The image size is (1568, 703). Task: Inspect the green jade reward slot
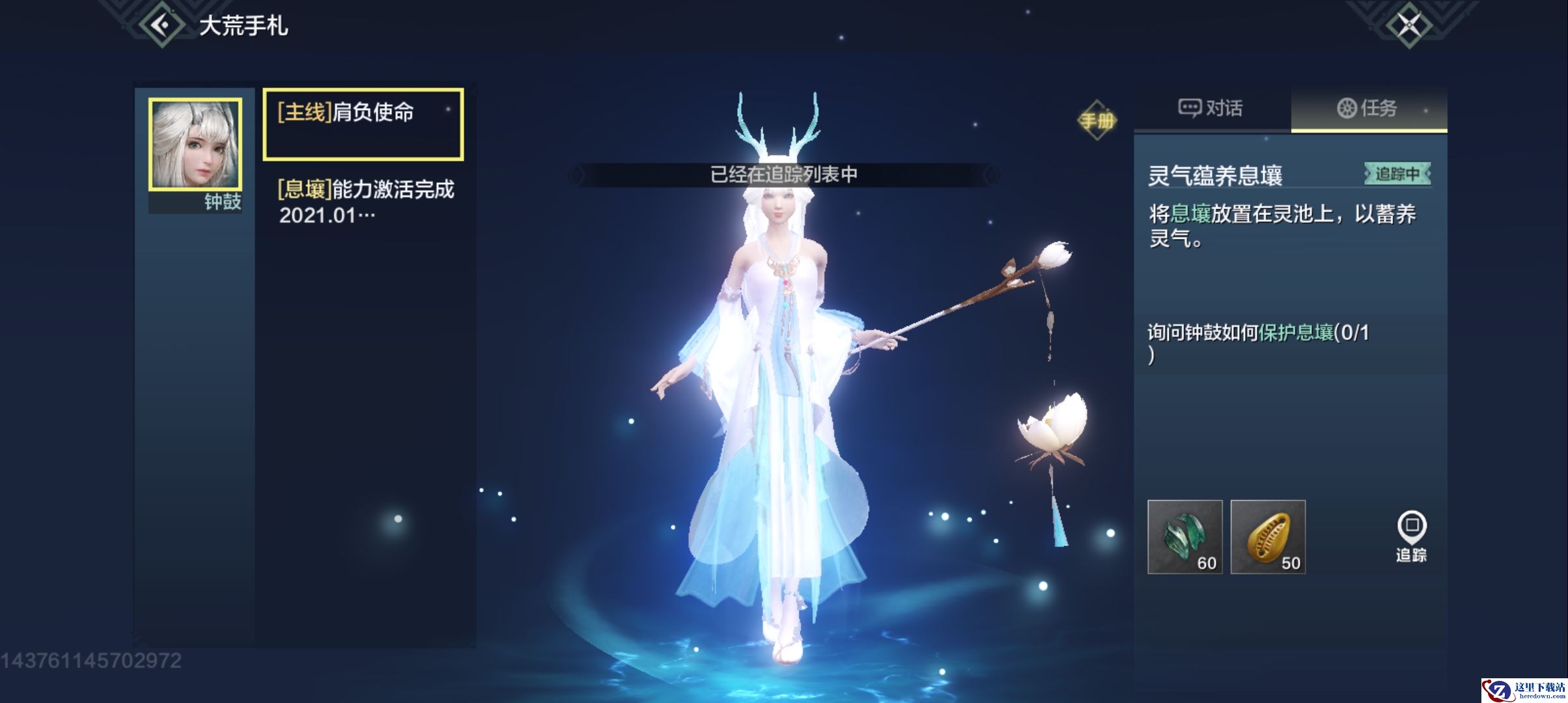[1184, 537]
